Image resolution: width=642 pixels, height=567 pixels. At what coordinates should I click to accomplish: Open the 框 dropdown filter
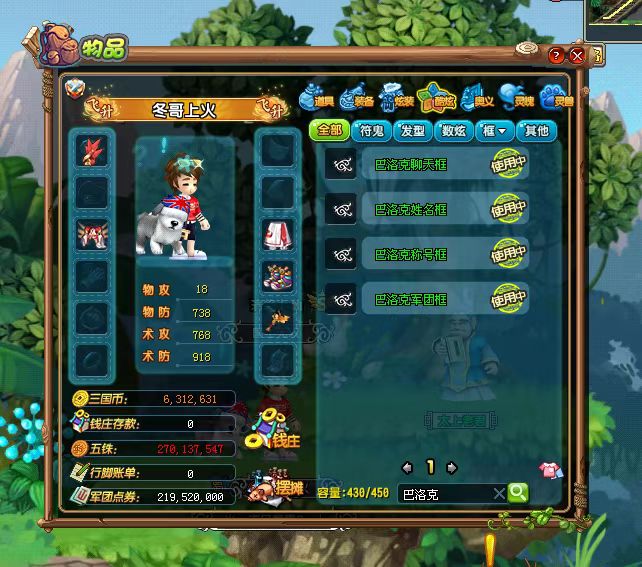click(x=496, y=130)
